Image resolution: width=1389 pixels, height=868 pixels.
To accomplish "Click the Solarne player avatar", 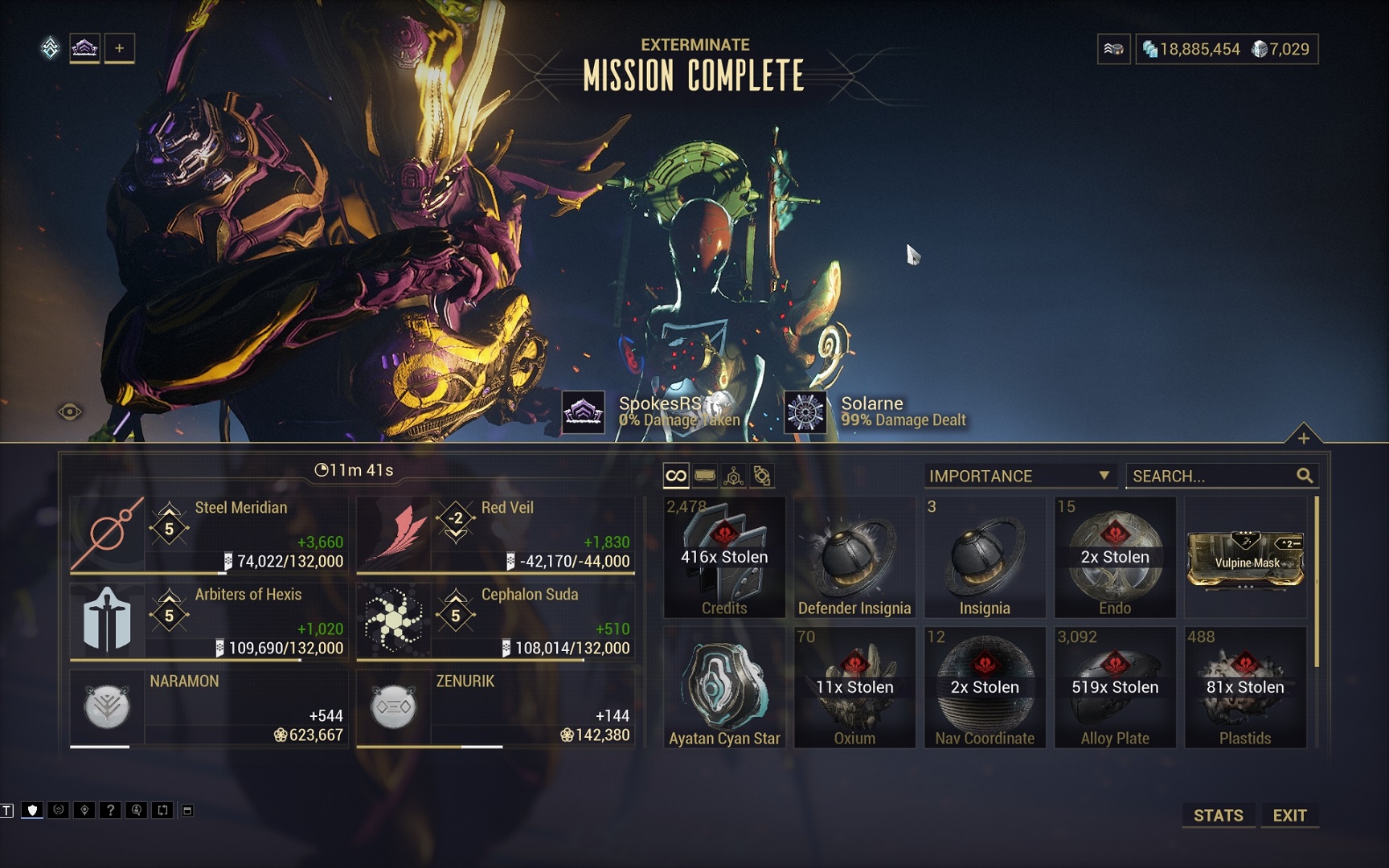I will 805,412.
